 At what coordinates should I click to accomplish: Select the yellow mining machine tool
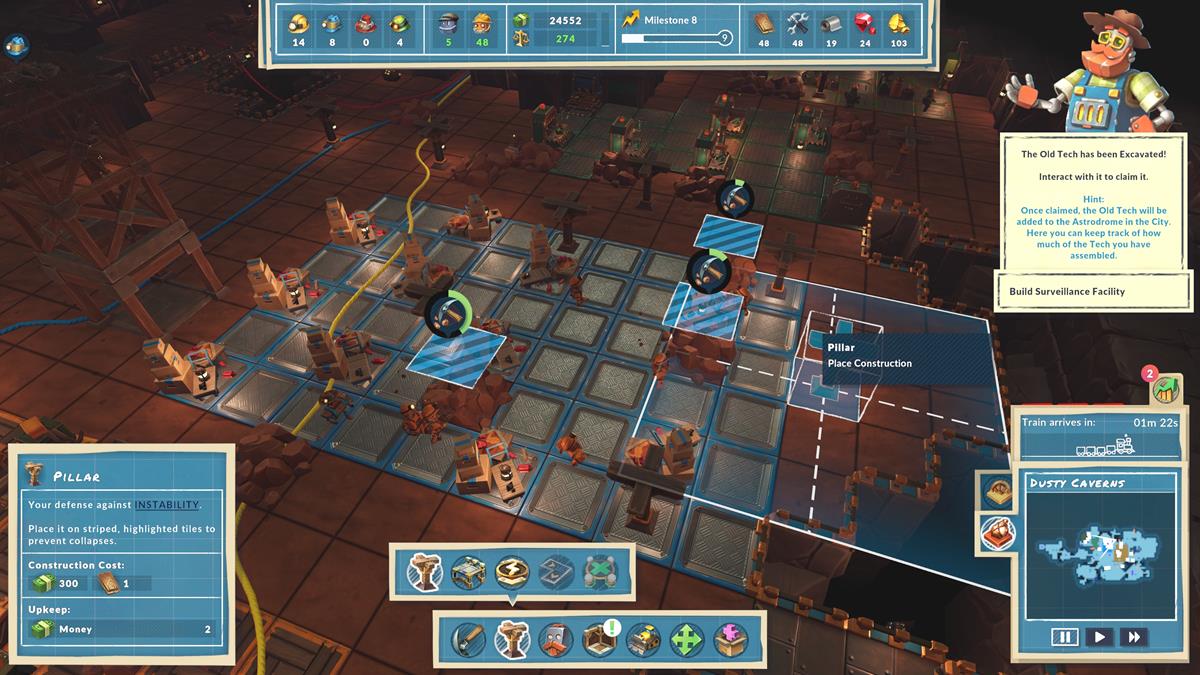coord(642,639)
